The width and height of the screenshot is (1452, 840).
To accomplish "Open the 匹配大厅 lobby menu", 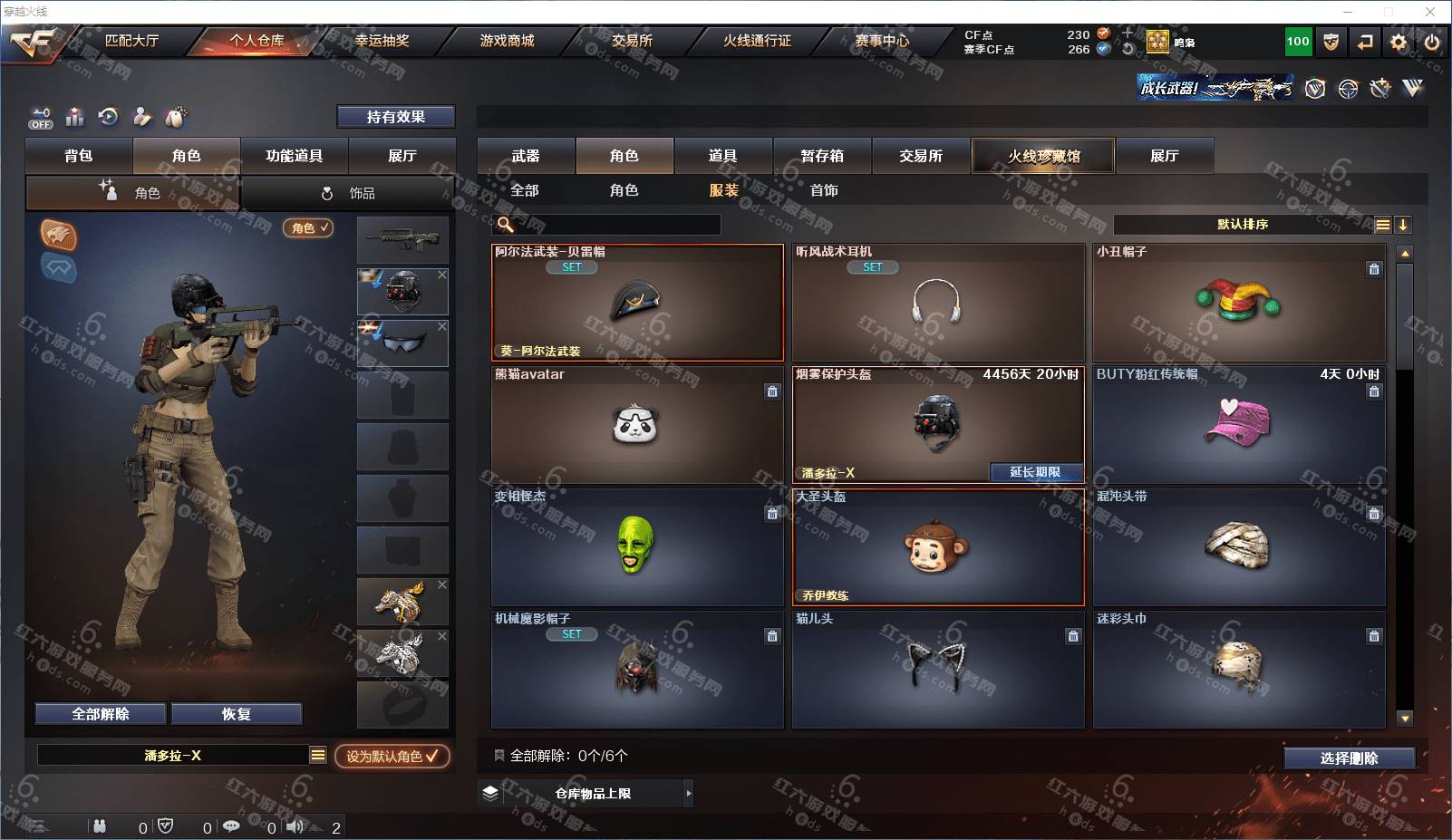I will click(131, 41).
